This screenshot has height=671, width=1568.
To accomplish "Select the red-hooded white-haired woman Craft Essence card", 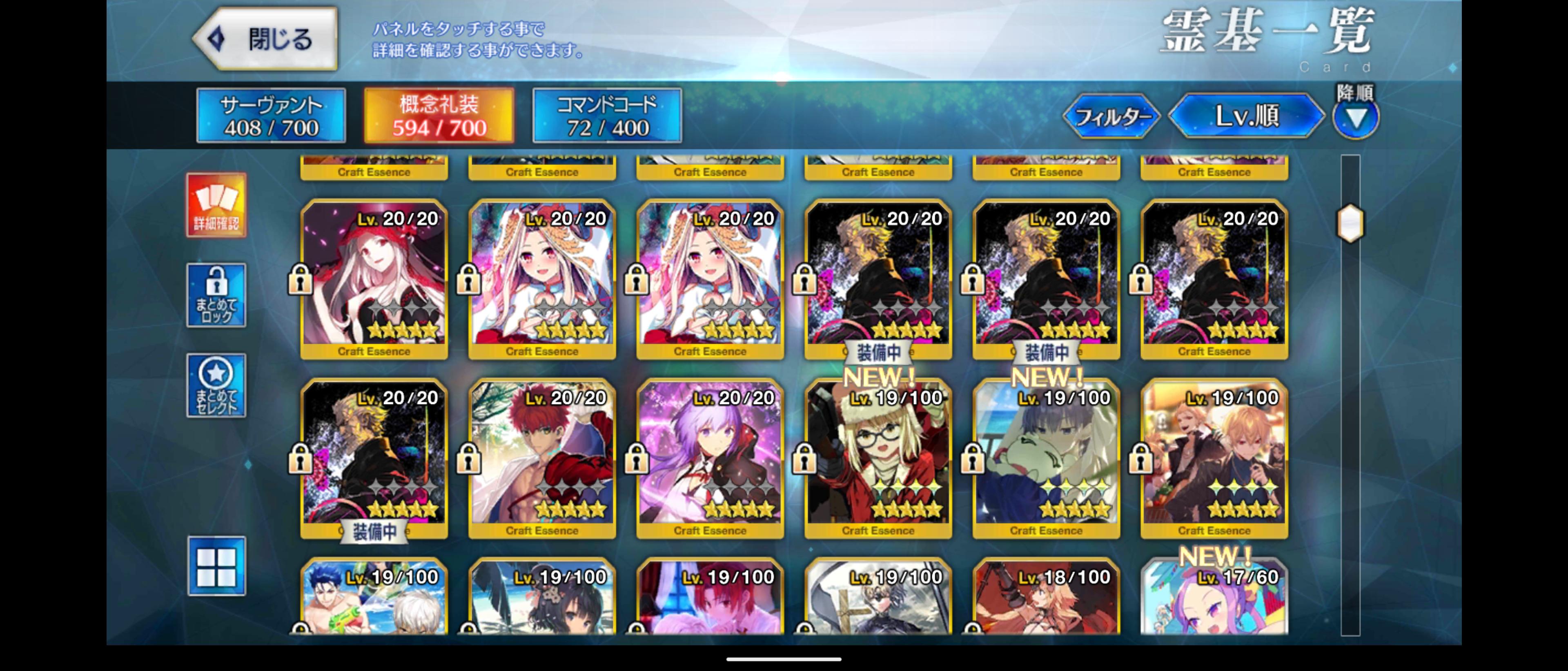I will tap(374, 279).
